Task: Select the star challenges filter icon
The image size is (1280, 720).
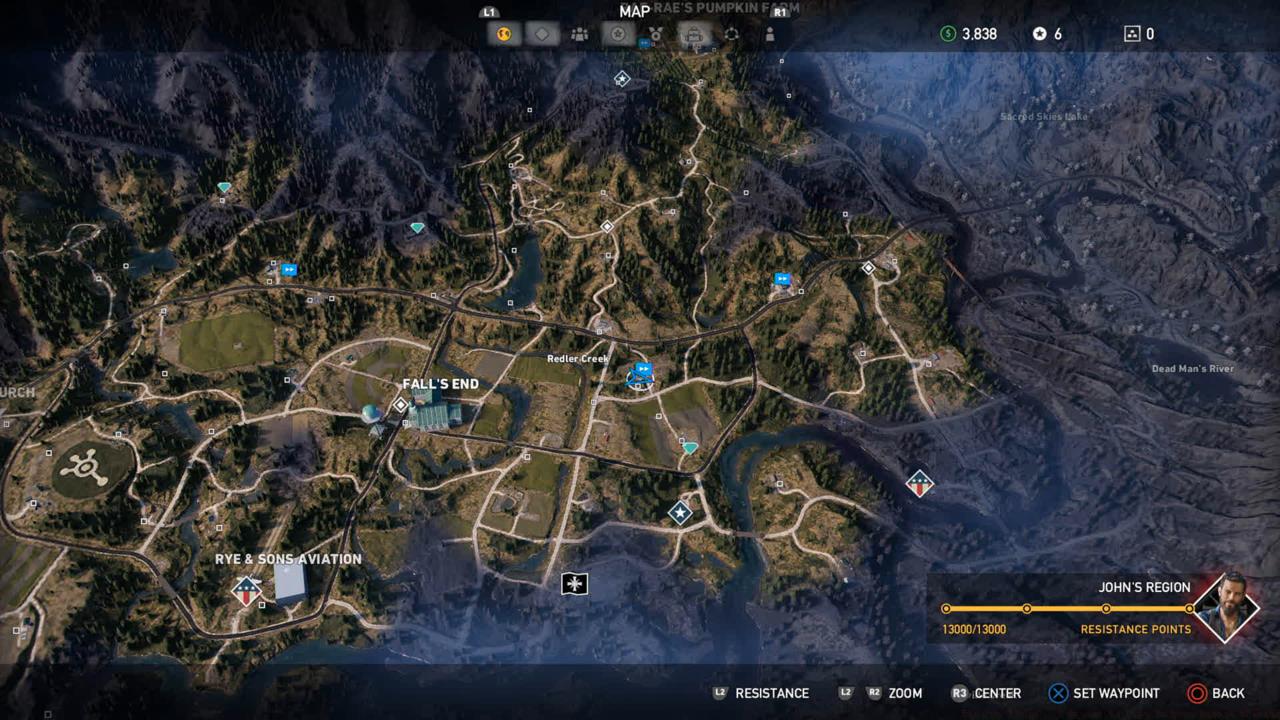Action: pos(618,33)
